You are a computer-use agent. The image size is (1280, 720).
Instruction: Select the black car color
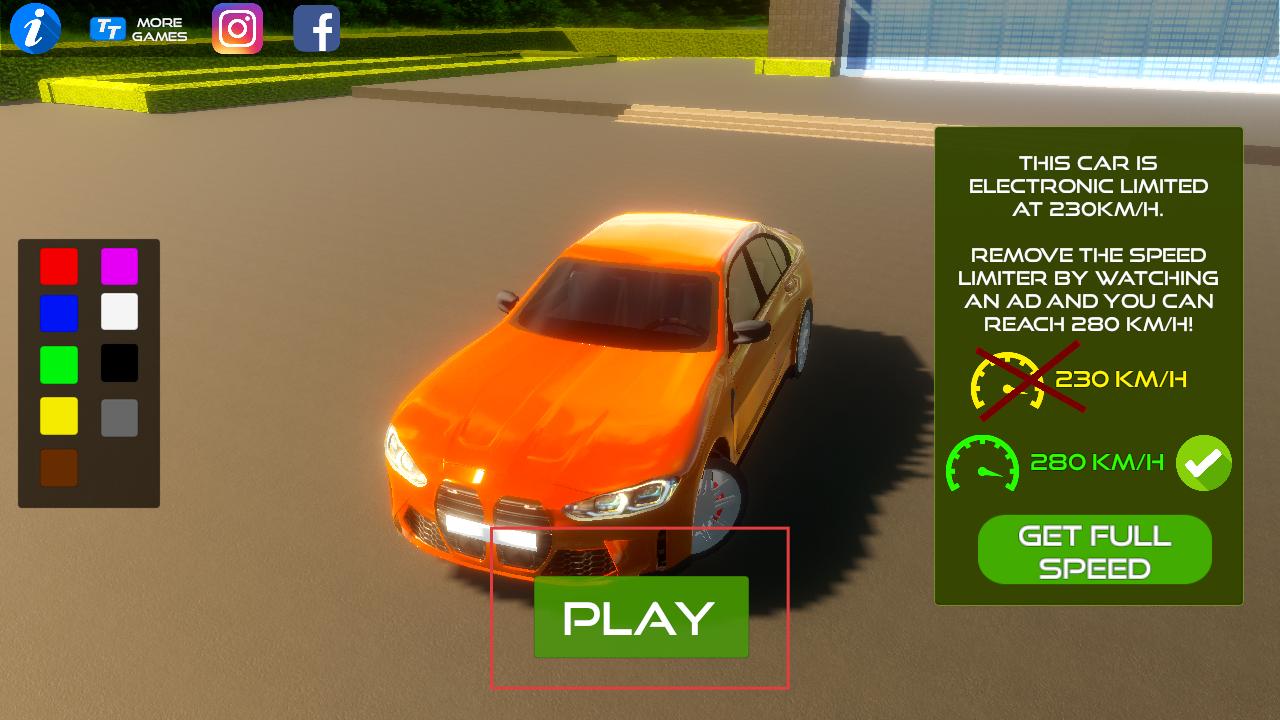119,363
